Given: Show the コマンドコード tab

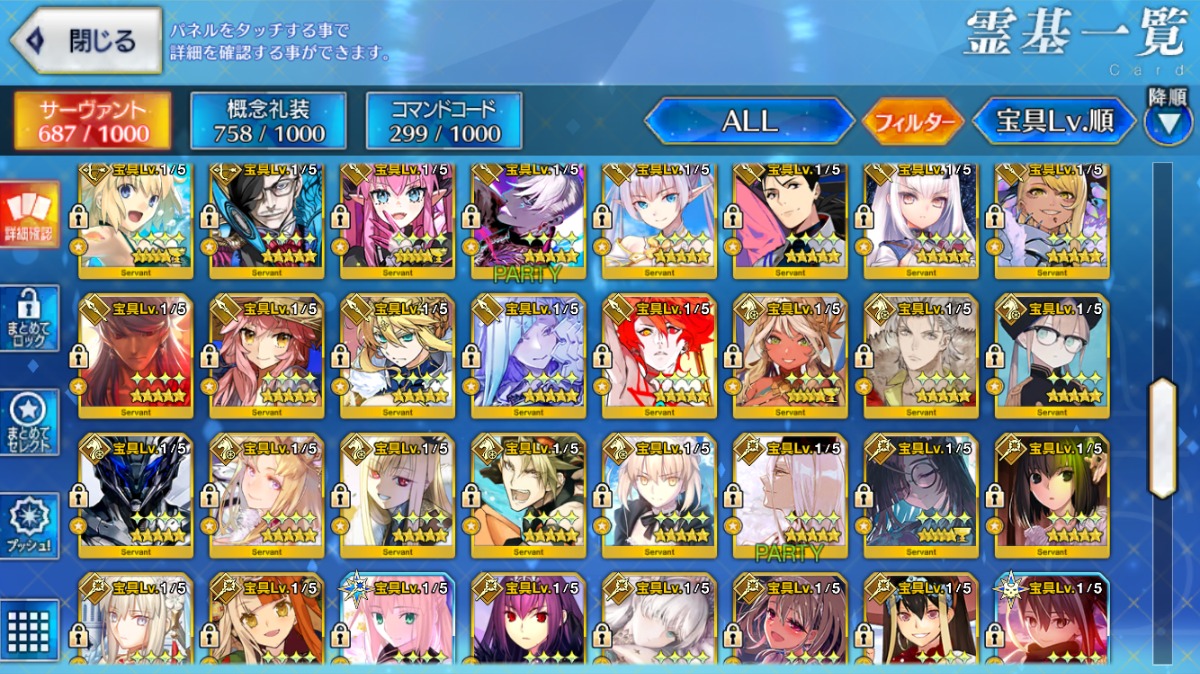Looking at the screenshot, I should (444, 121).
